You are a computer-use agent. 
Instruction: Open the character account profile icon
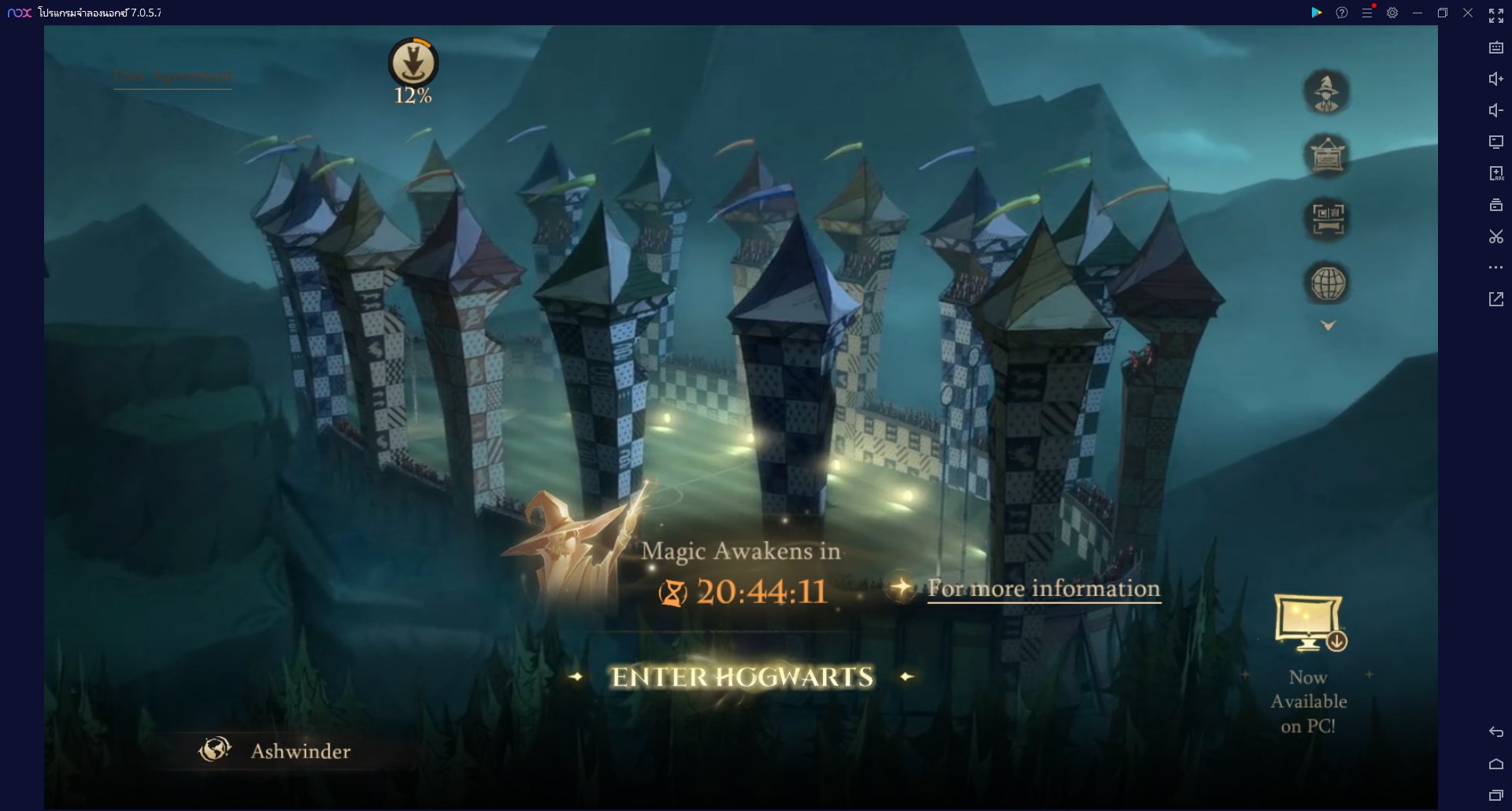pyautogui.click(x=1329, y=92)
